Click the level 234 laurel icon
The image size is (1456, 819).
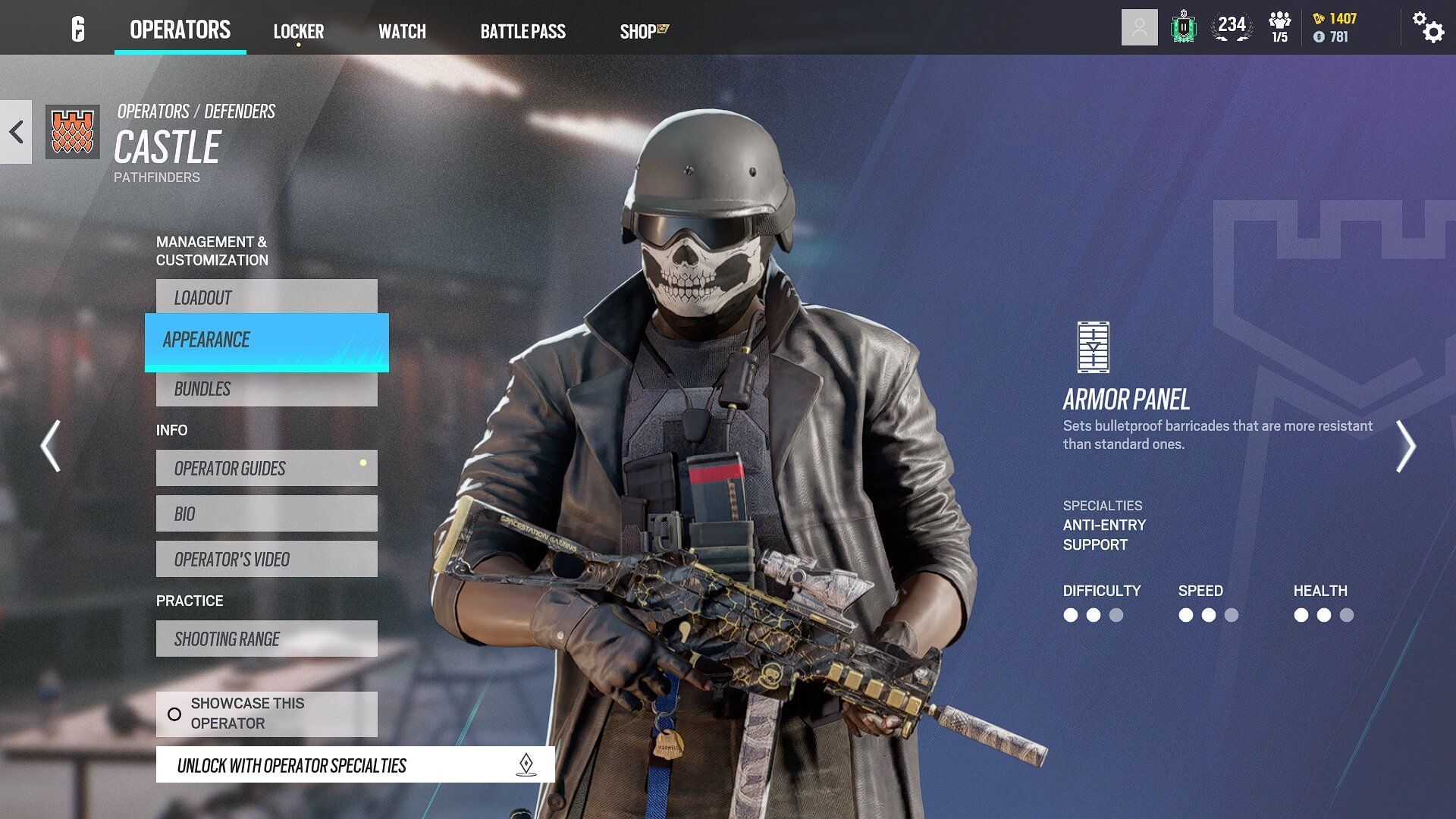point(1234,27)
